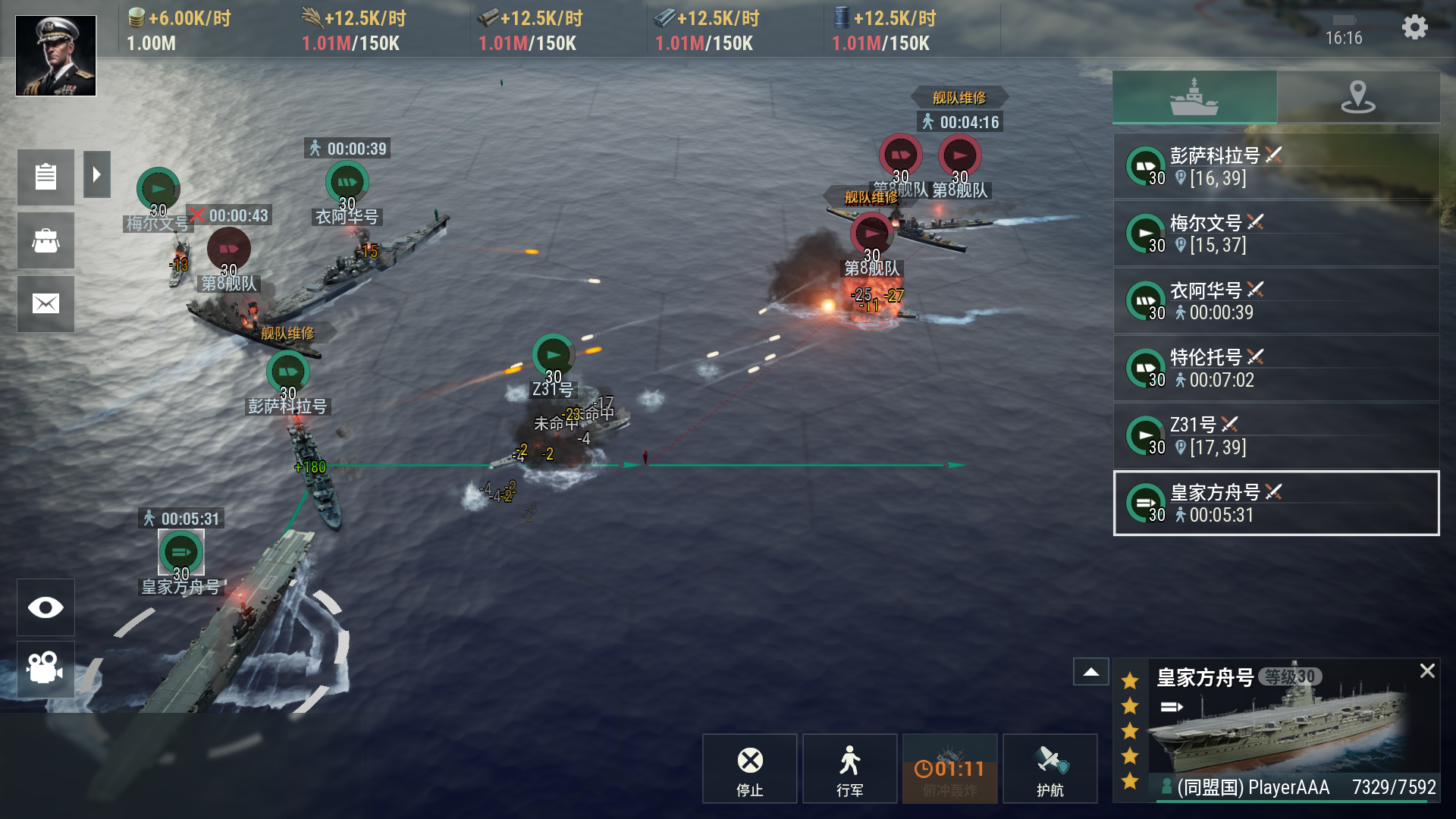The width and height of the screenshot is (1456, 819).
Task: Open the clipboard task list
Action: (x=45, y=177)
